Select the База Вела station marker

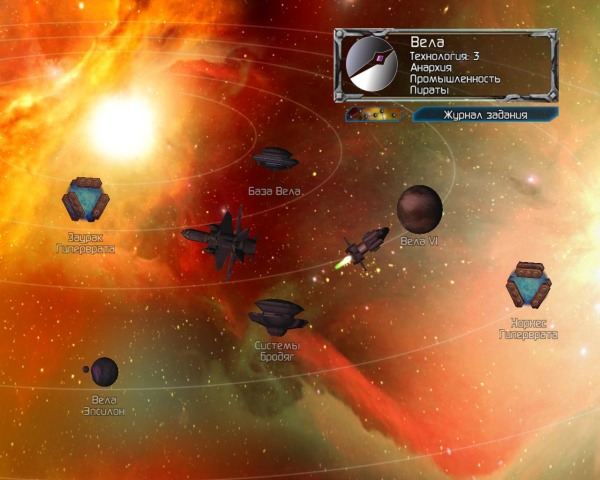coord(274,159)
